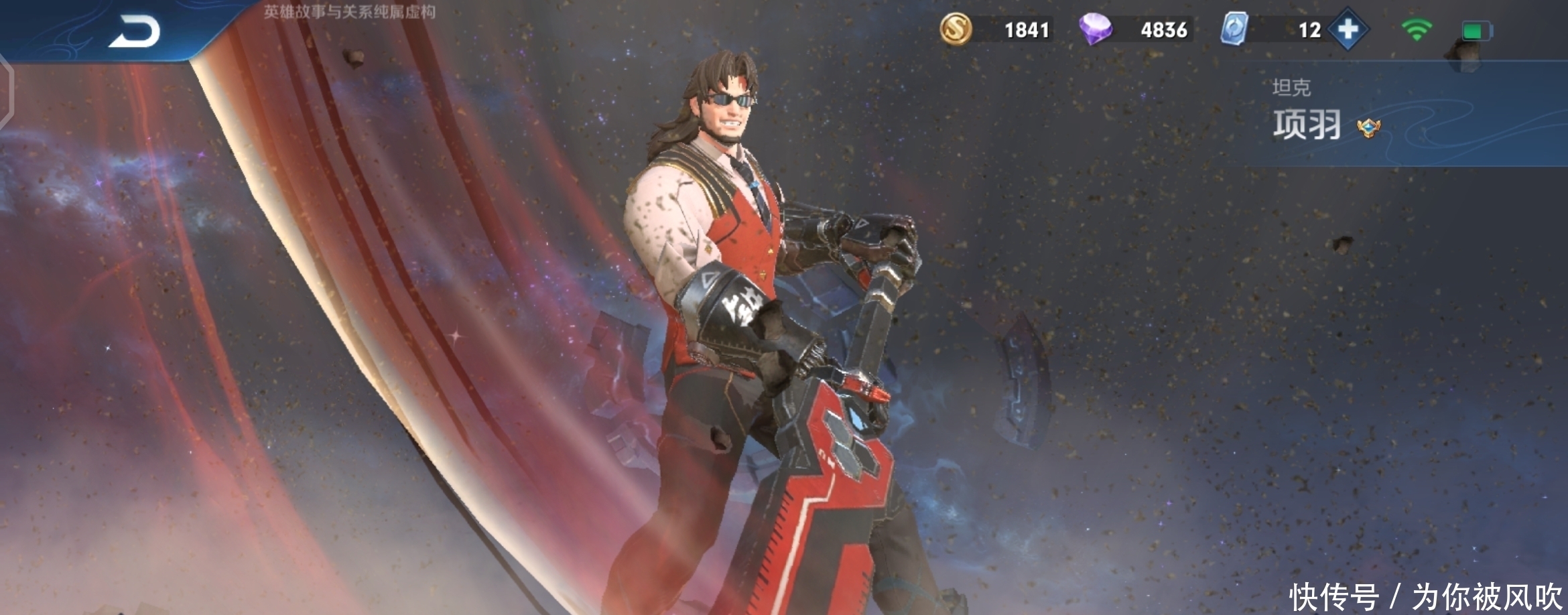The height and width of the screenshot is (615, 1568).
Task: Tap the blue ticket currency icon
Action: 1234,29
